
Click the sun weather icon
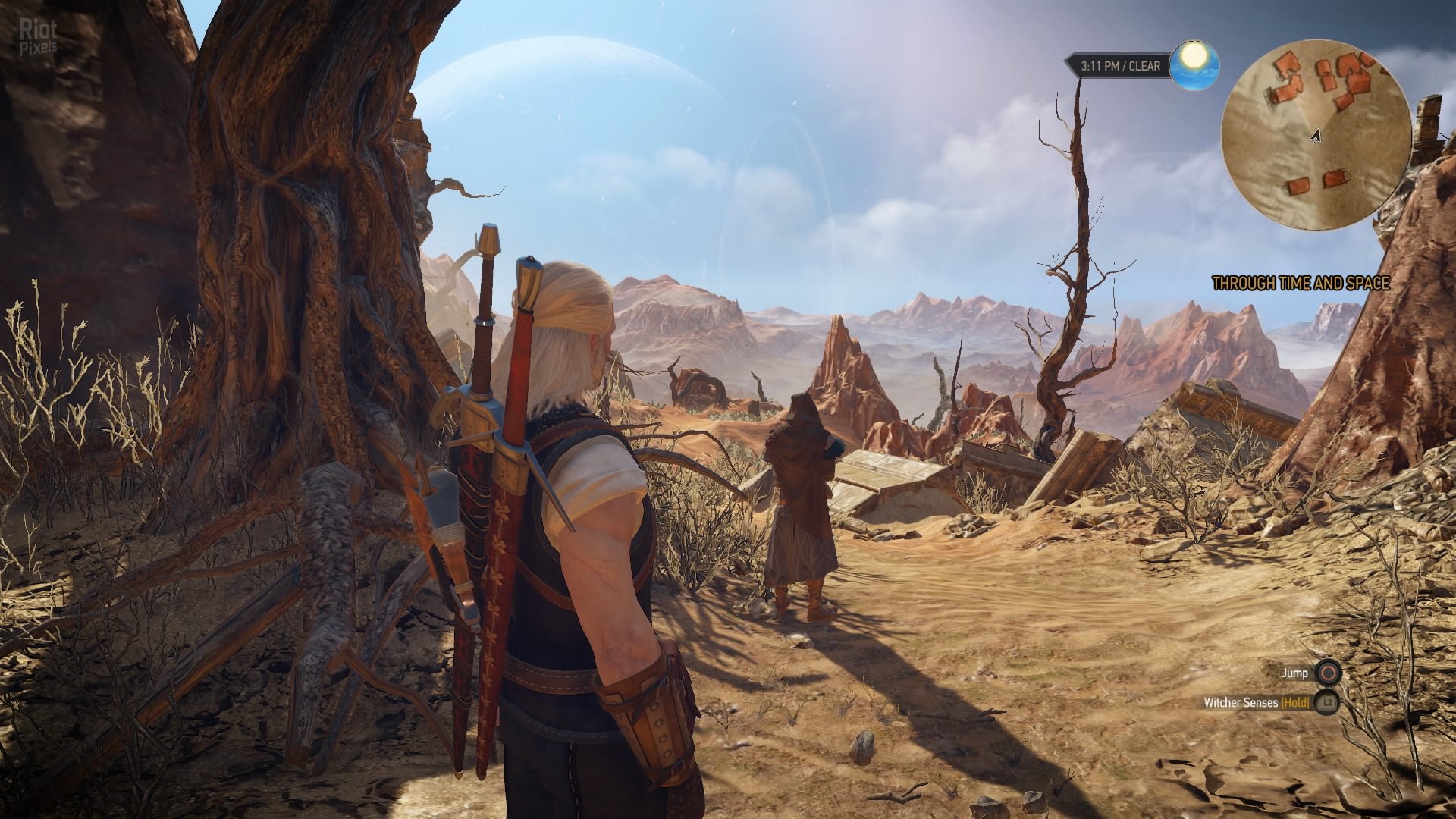tap(1194, 64)
